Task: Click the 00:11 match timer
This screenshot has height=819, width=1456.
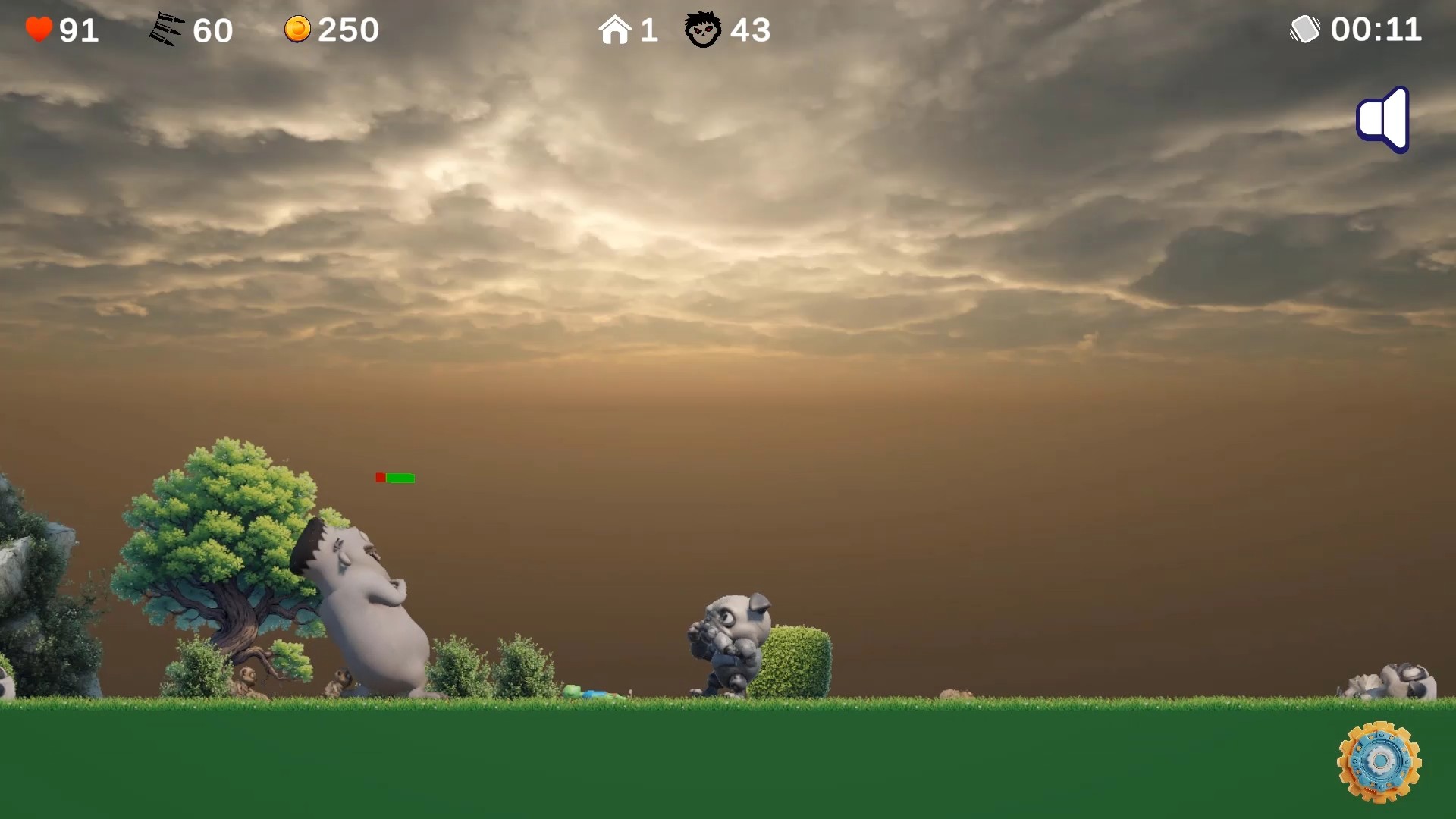Action: pos(1378,29)
